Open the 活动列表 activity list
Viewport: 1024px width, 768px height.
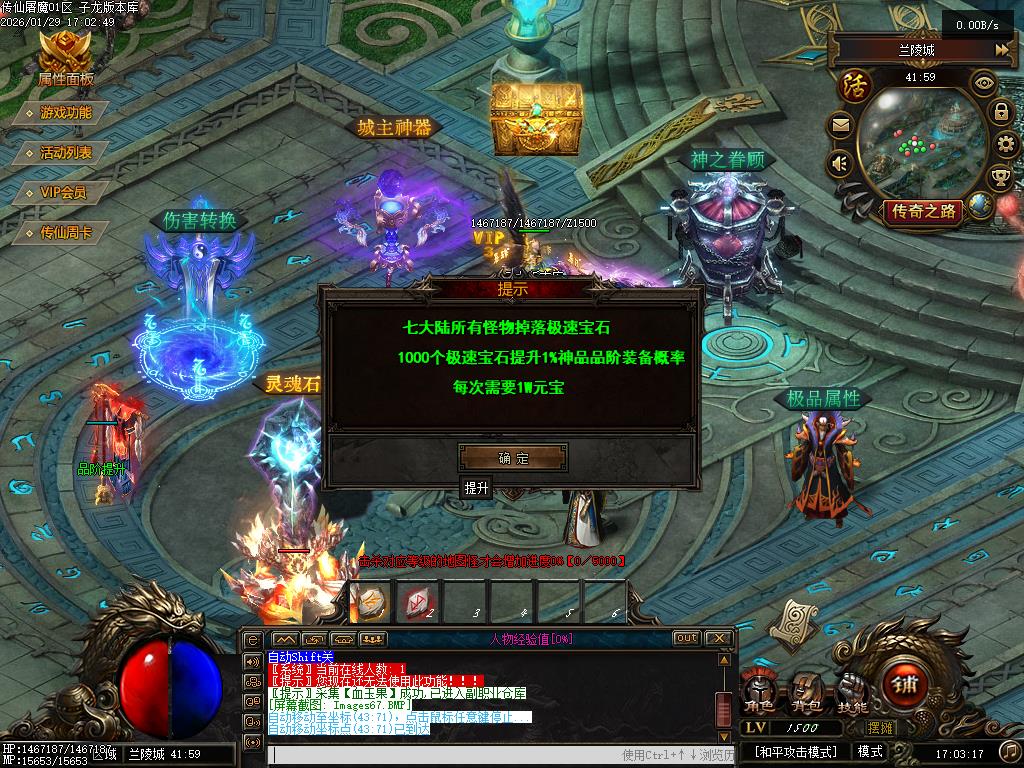tap(66, 153)
